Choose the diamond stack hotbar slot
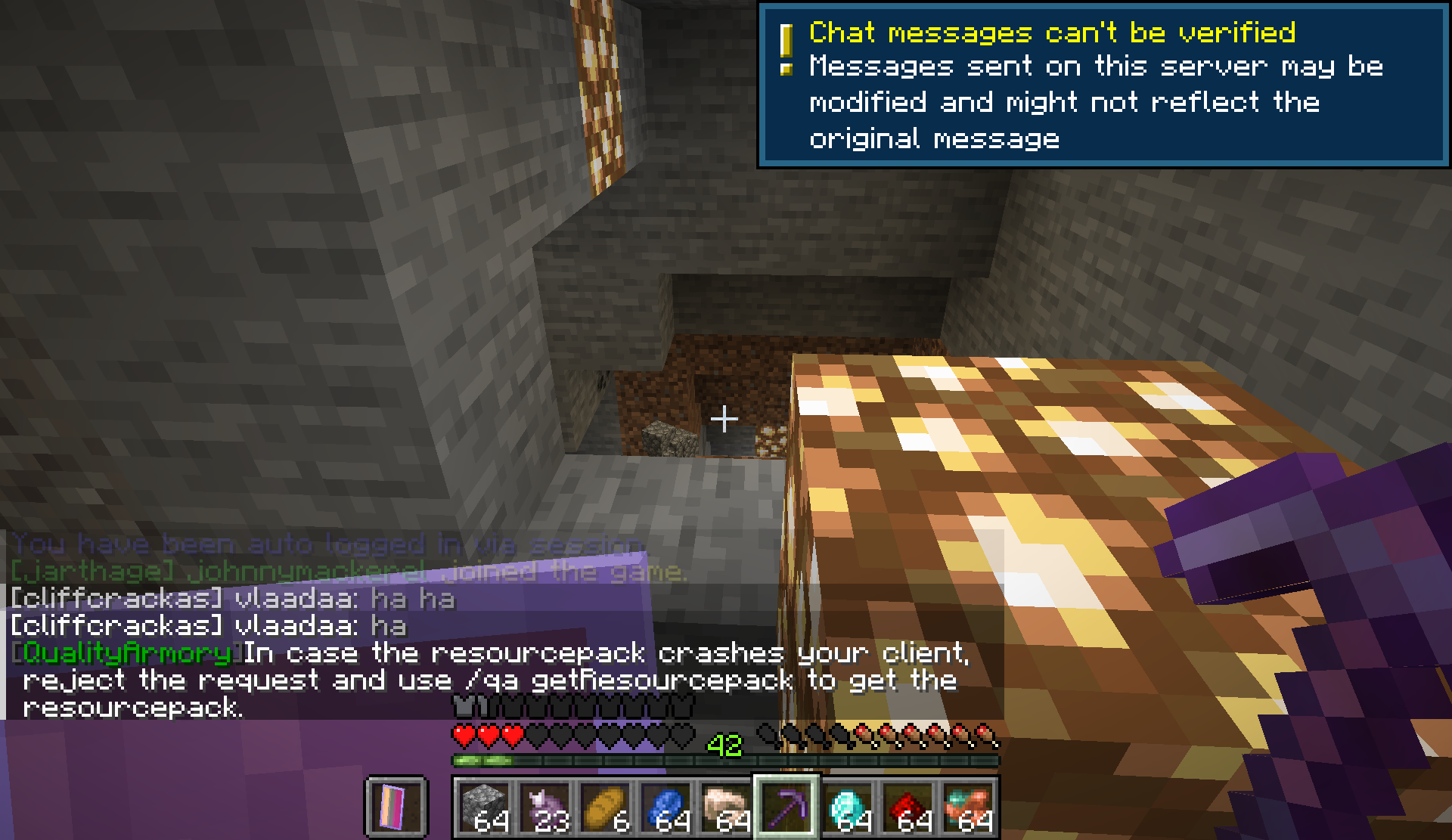Screen dimensions: 1452x840 [x=847, y=807]
